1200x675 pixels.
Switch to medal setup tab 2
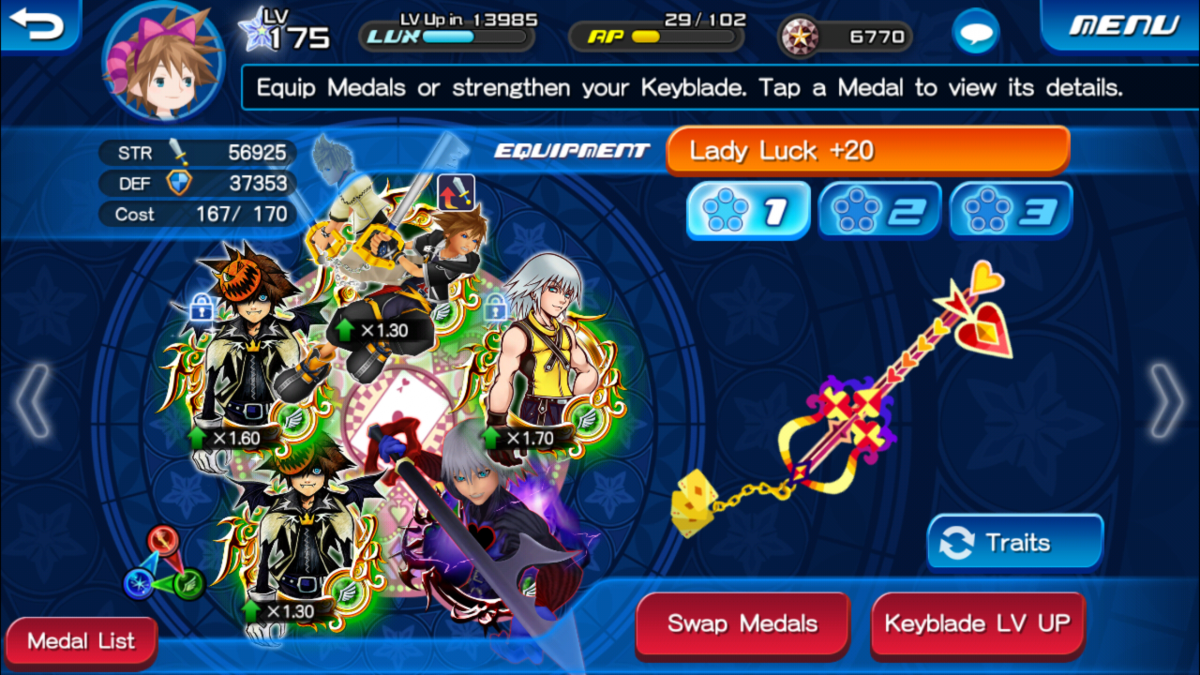tap(879, 210)
